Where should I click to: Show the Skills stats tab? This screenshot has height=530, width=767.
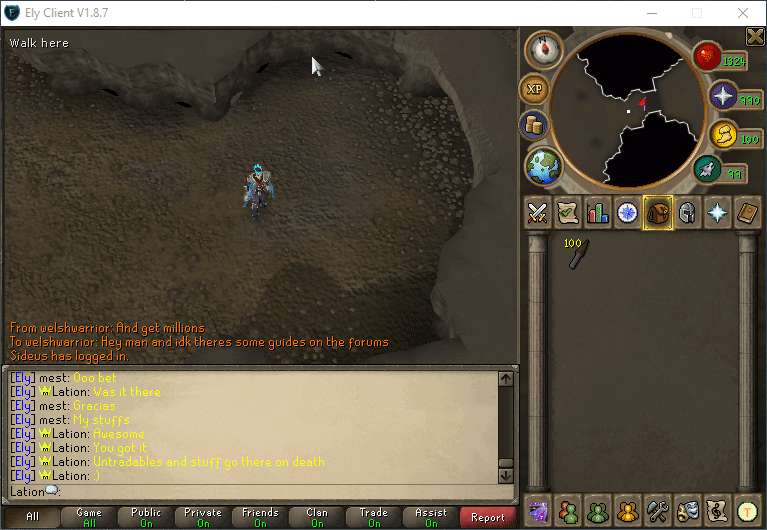coord(598,212)
